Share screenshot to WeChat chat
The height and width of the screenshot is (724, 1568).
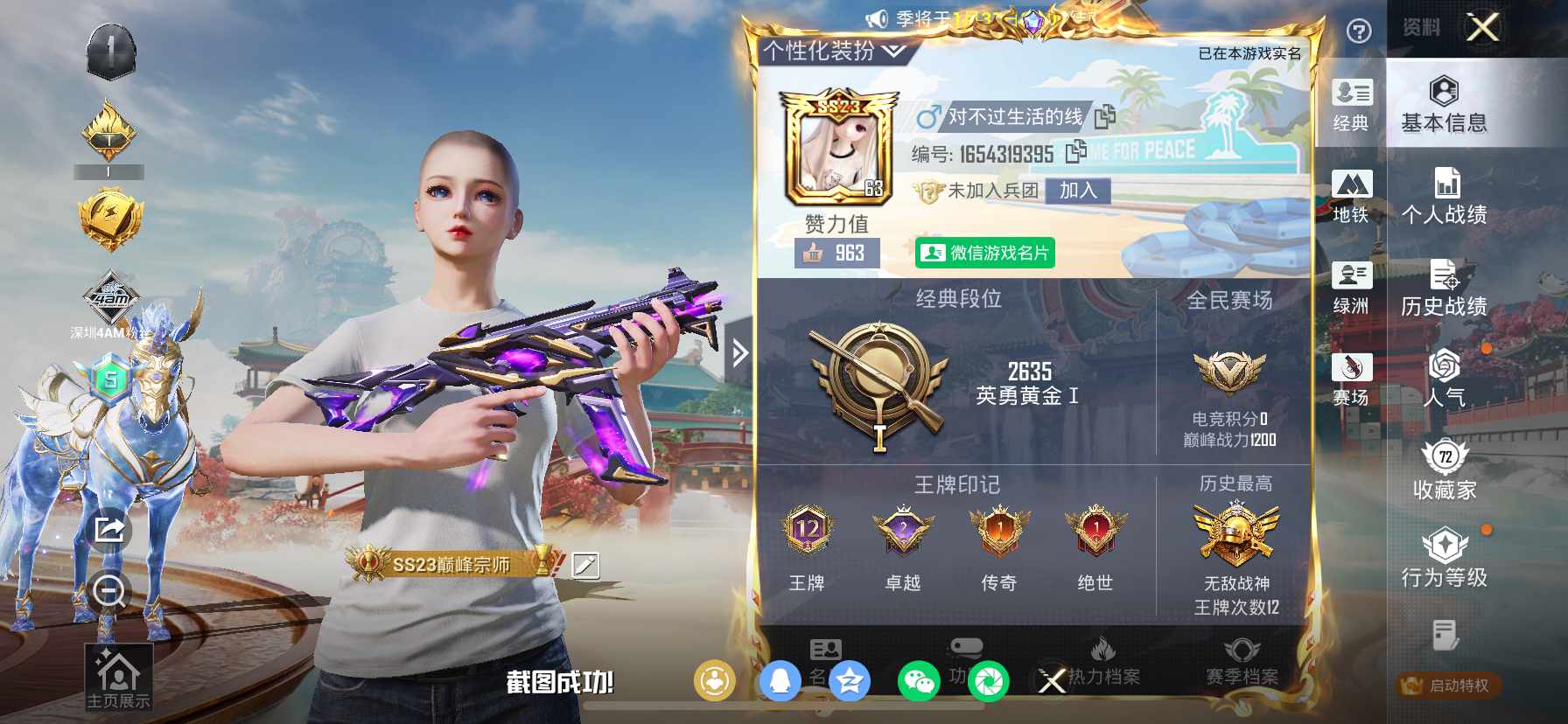(918, 681)
